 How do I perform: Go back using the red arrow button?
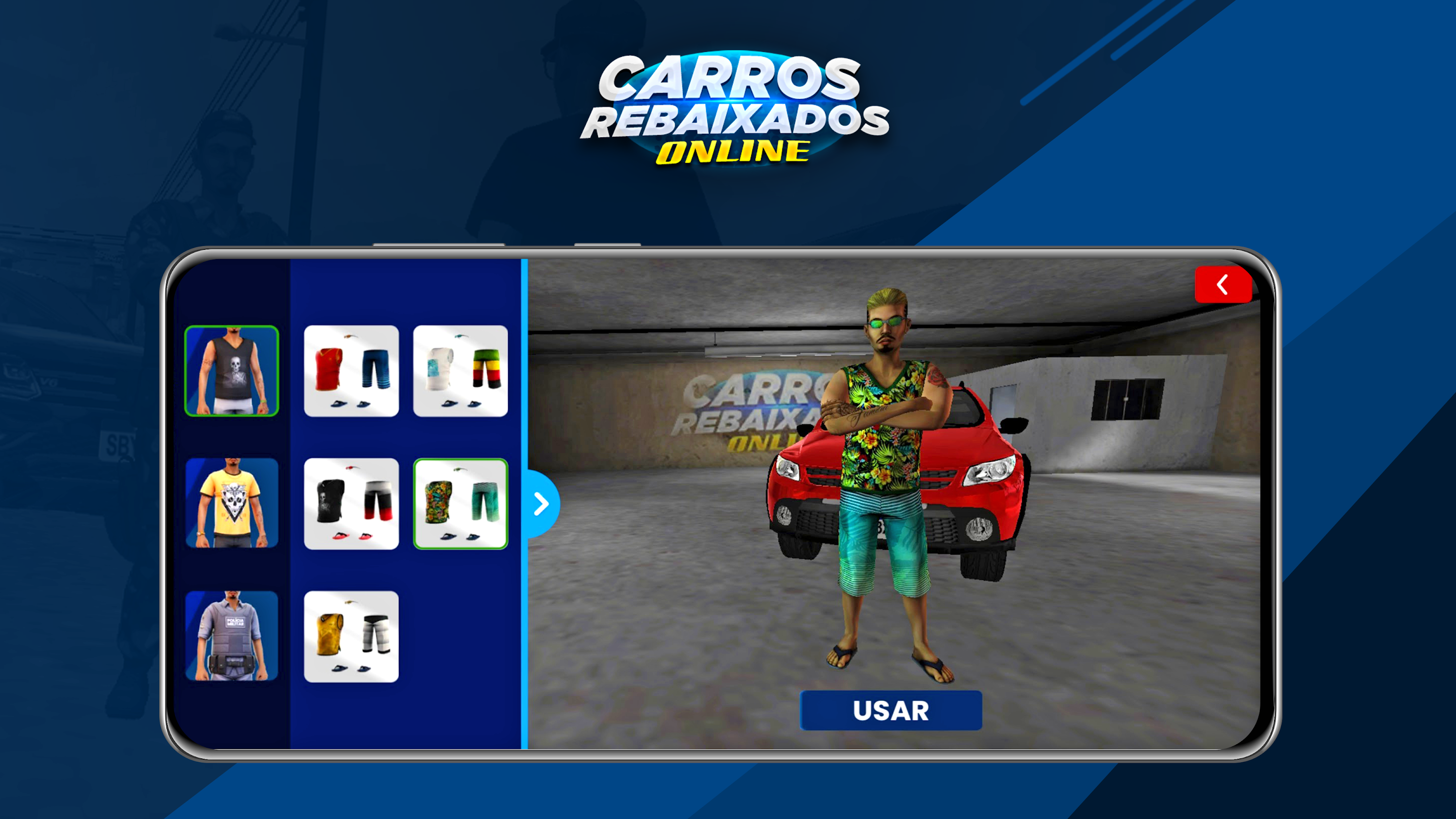point(1223,285)
